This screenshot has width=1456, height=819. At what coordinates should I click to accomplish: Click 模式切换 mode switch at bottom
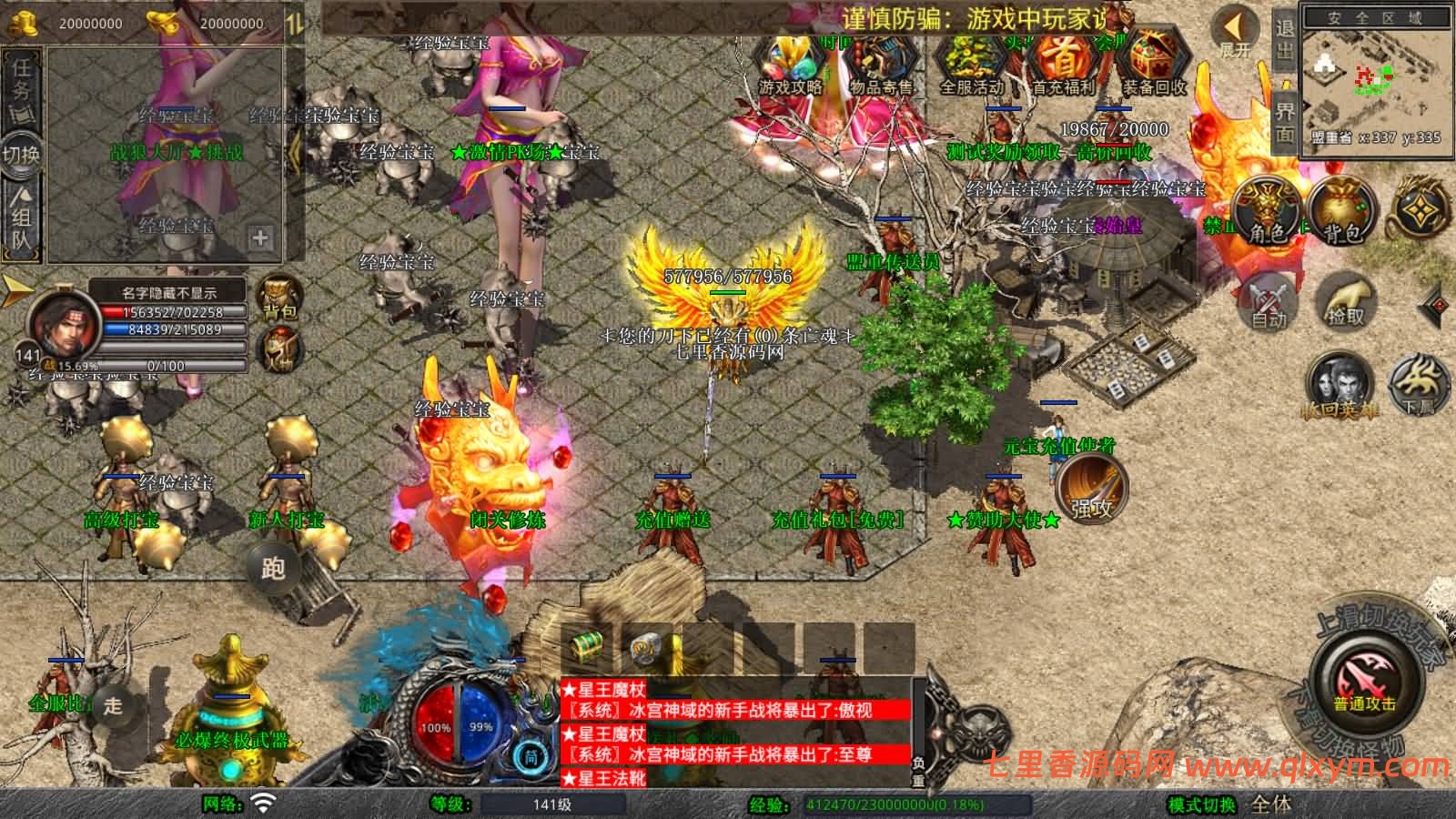point(1202,805)
